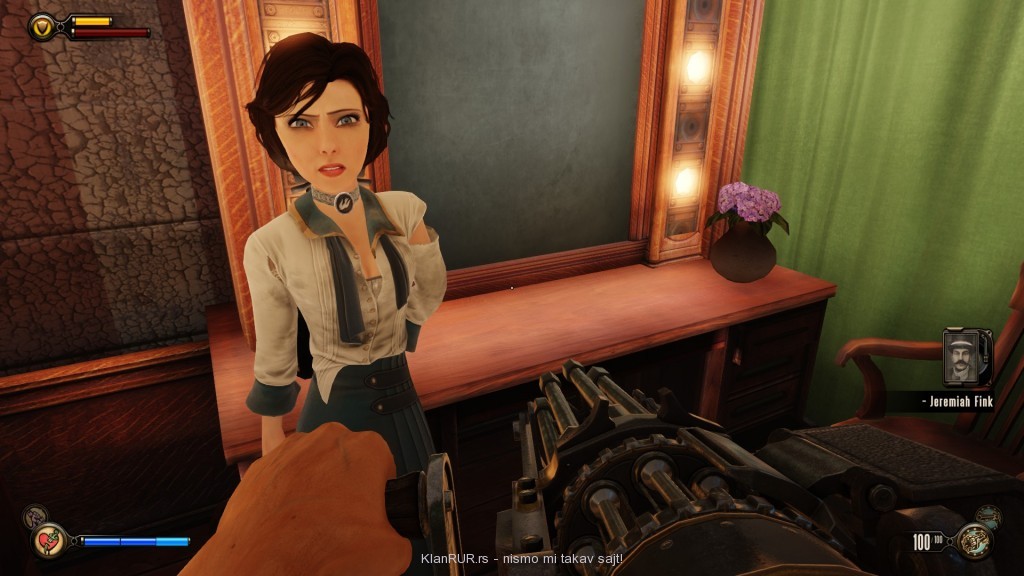Select the heart and dagger vigor icon
The height and width of the screenshot is (576, 1024).
pyautogui.click(x=48, y=540)
